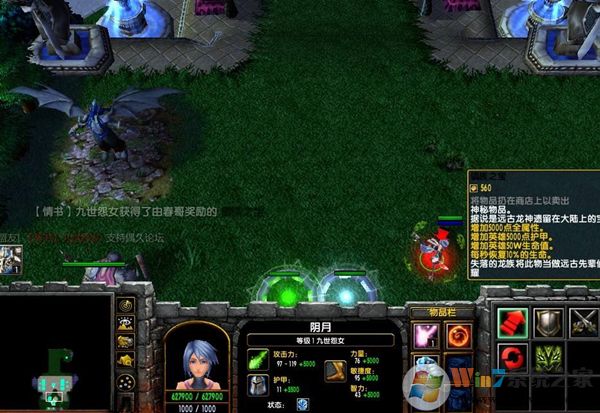This screenshot has height=413, width=600.
Task: Click the helmet armor stat icon
Action: coord(258,385)
